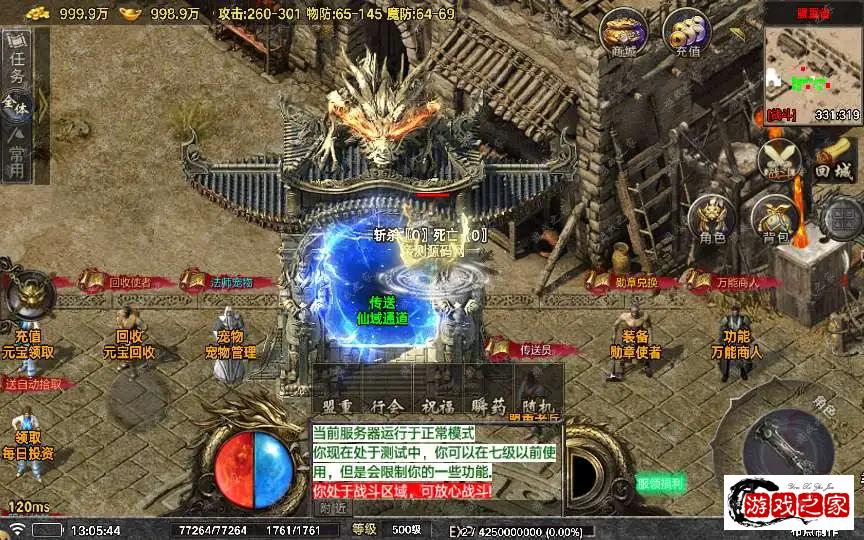Open the 商城 shop icon
The height and width of the screenshot is (540, 864).
622,34
